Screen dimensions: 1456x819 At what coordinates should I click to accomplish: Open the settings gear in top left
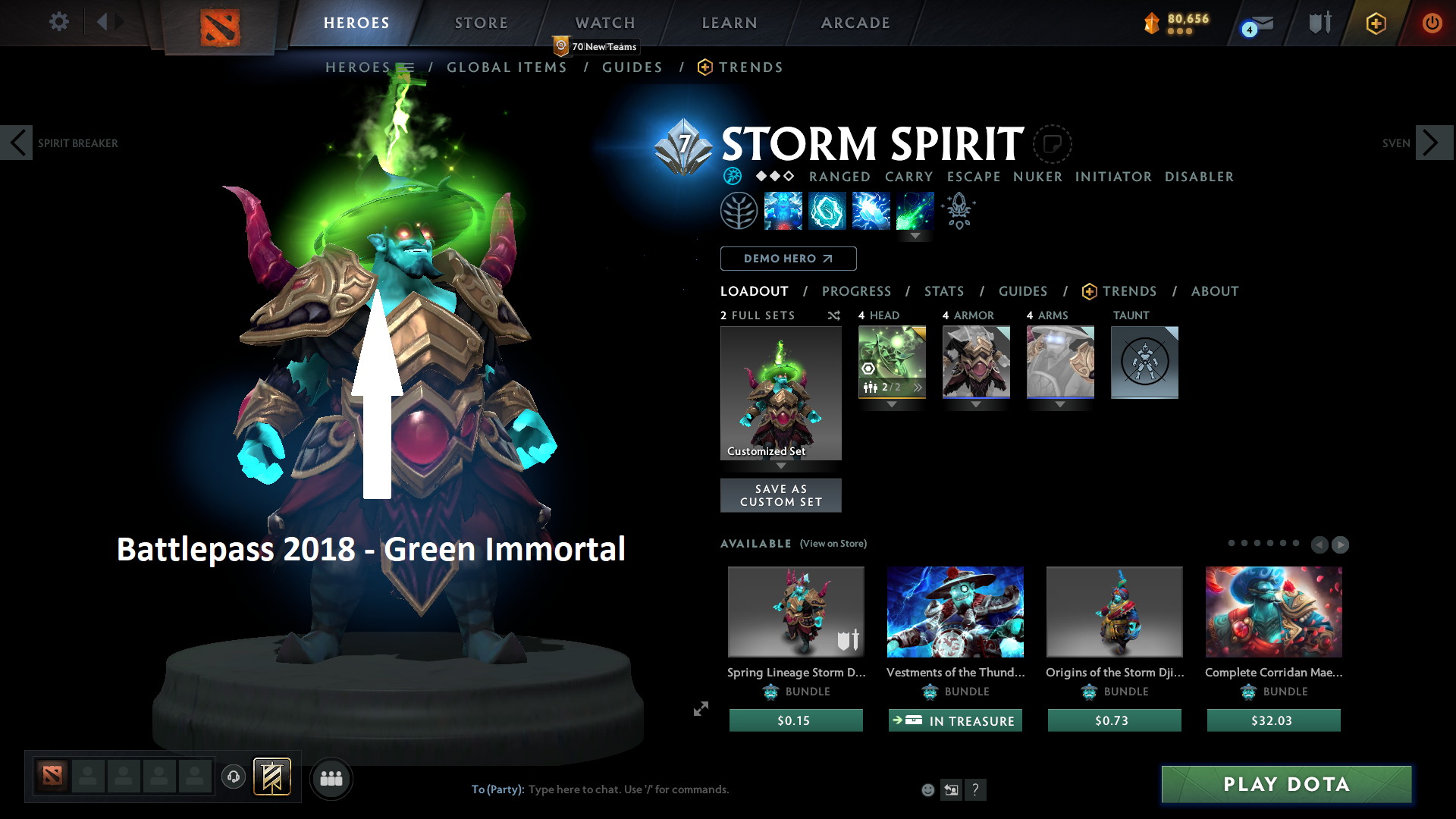(x=58, y=22)
